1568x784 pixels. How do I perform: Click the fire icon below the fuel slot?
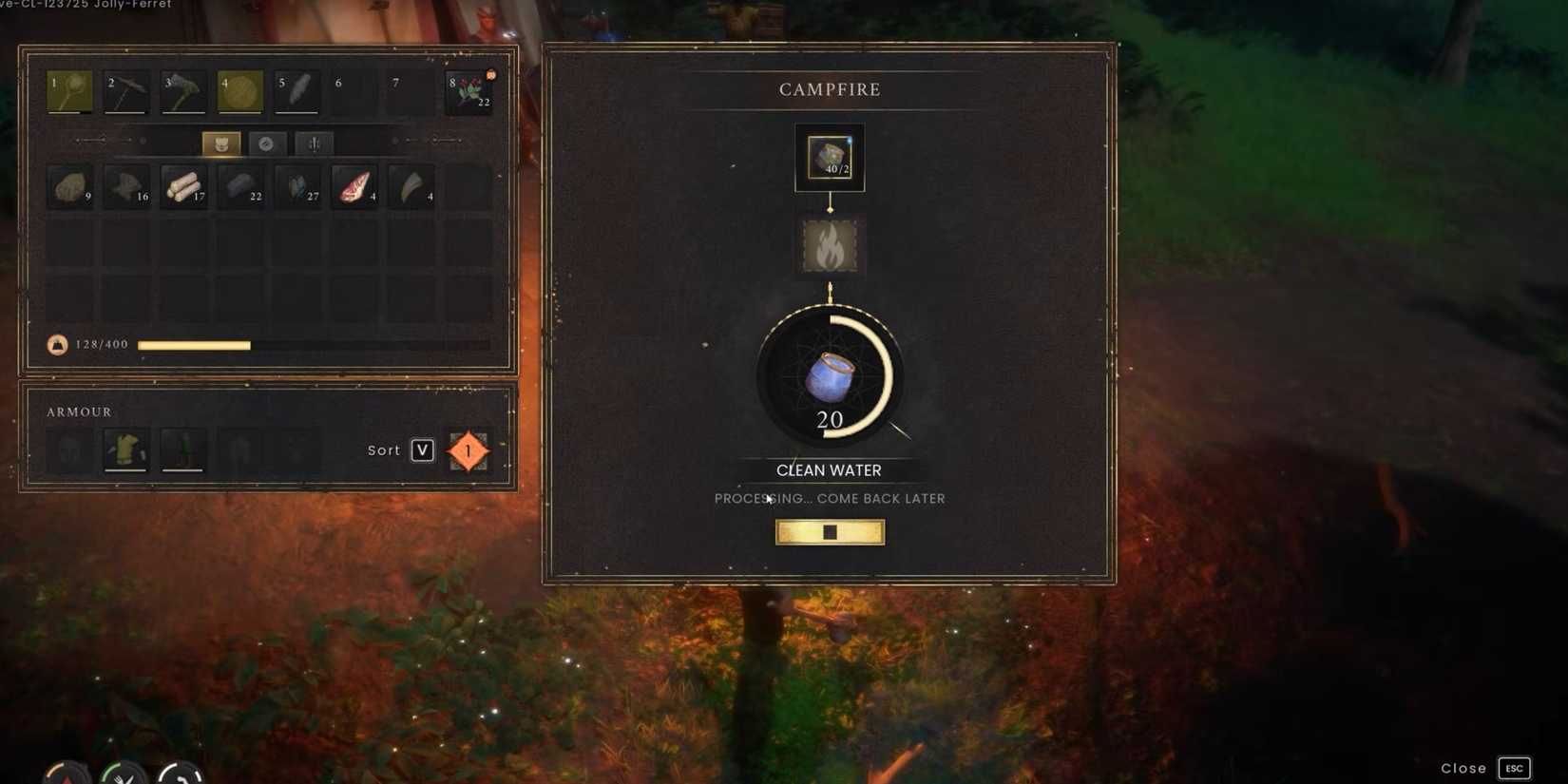click(829, 245)
